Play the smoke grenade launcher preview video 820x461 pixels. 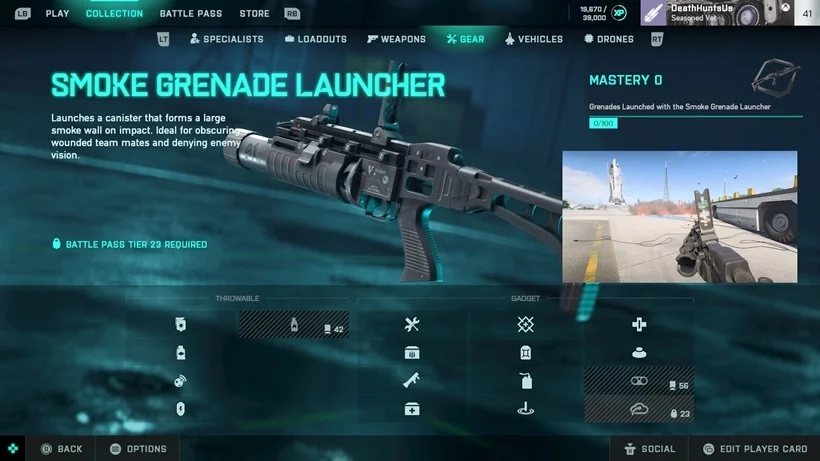tap(679, 217)
